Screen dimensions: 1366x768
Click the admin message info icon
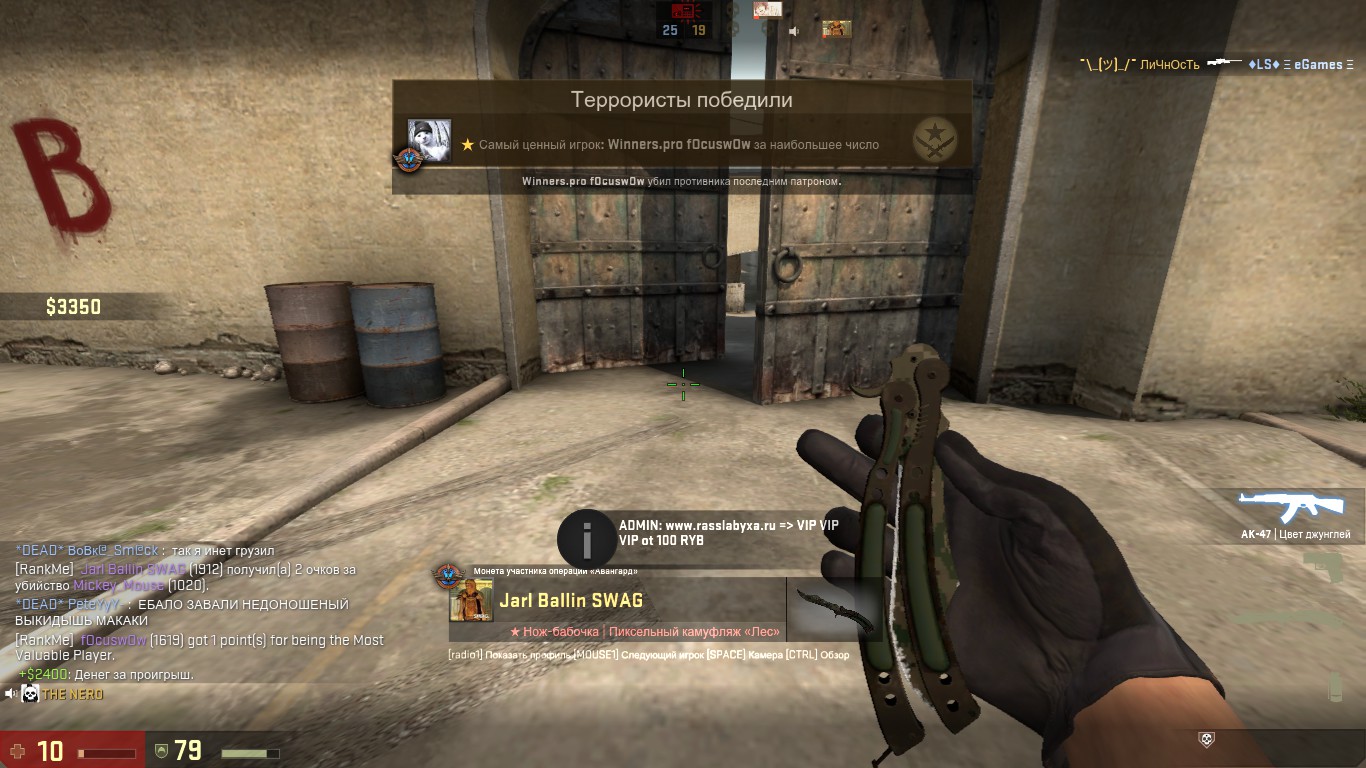click(x=587, y=540)
